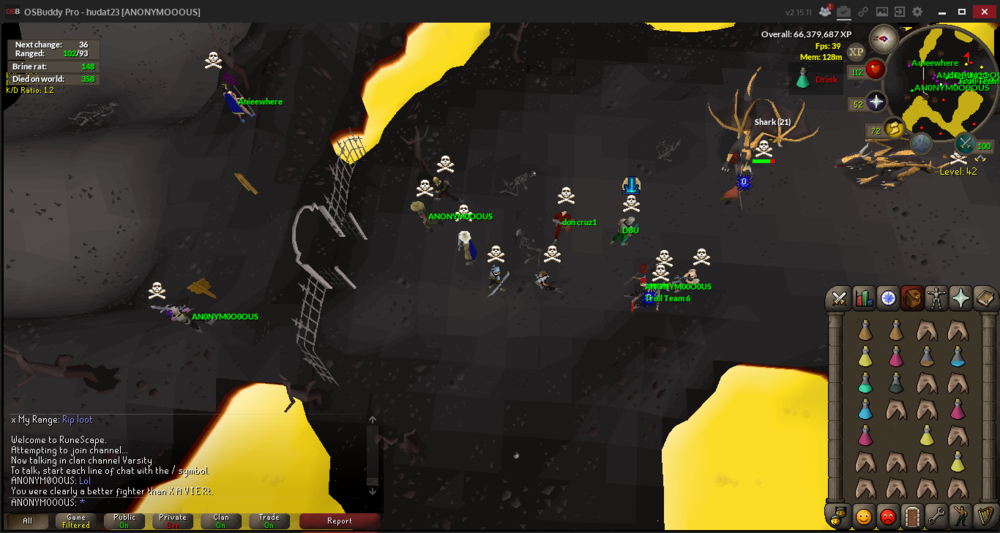
Task: Open the Friends List smiley tab
Action: (x=863, y=516)
